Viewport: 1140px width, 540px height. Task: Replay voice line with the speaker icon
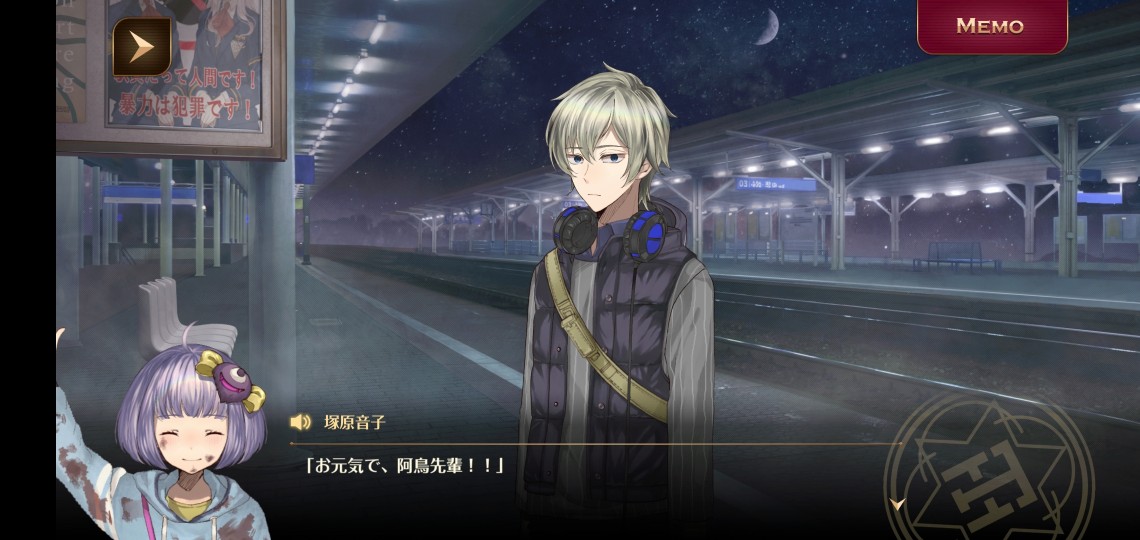click(300, 422)
